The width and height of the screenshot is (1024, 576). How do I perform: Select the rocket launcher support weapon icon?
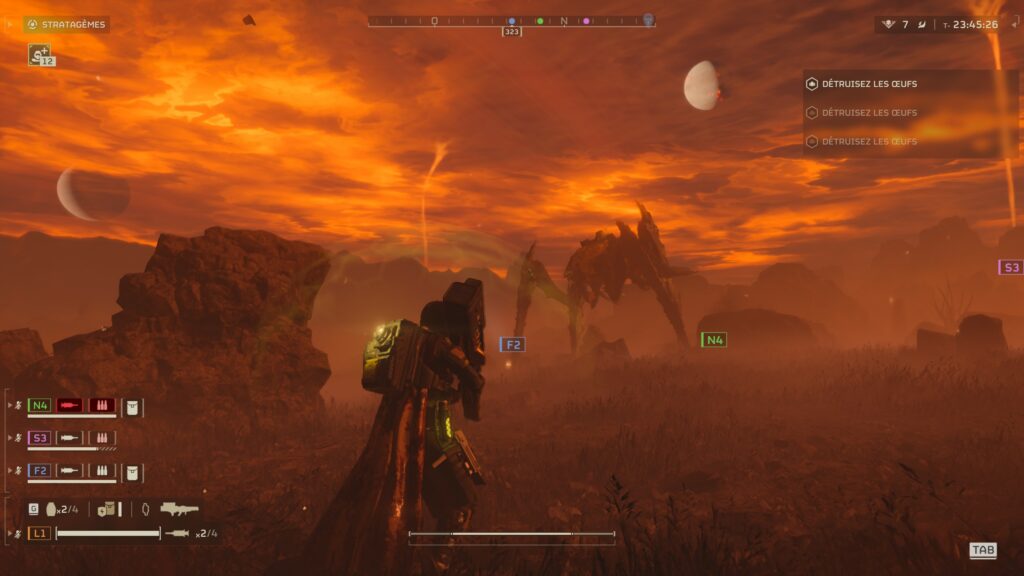point(179,509)
